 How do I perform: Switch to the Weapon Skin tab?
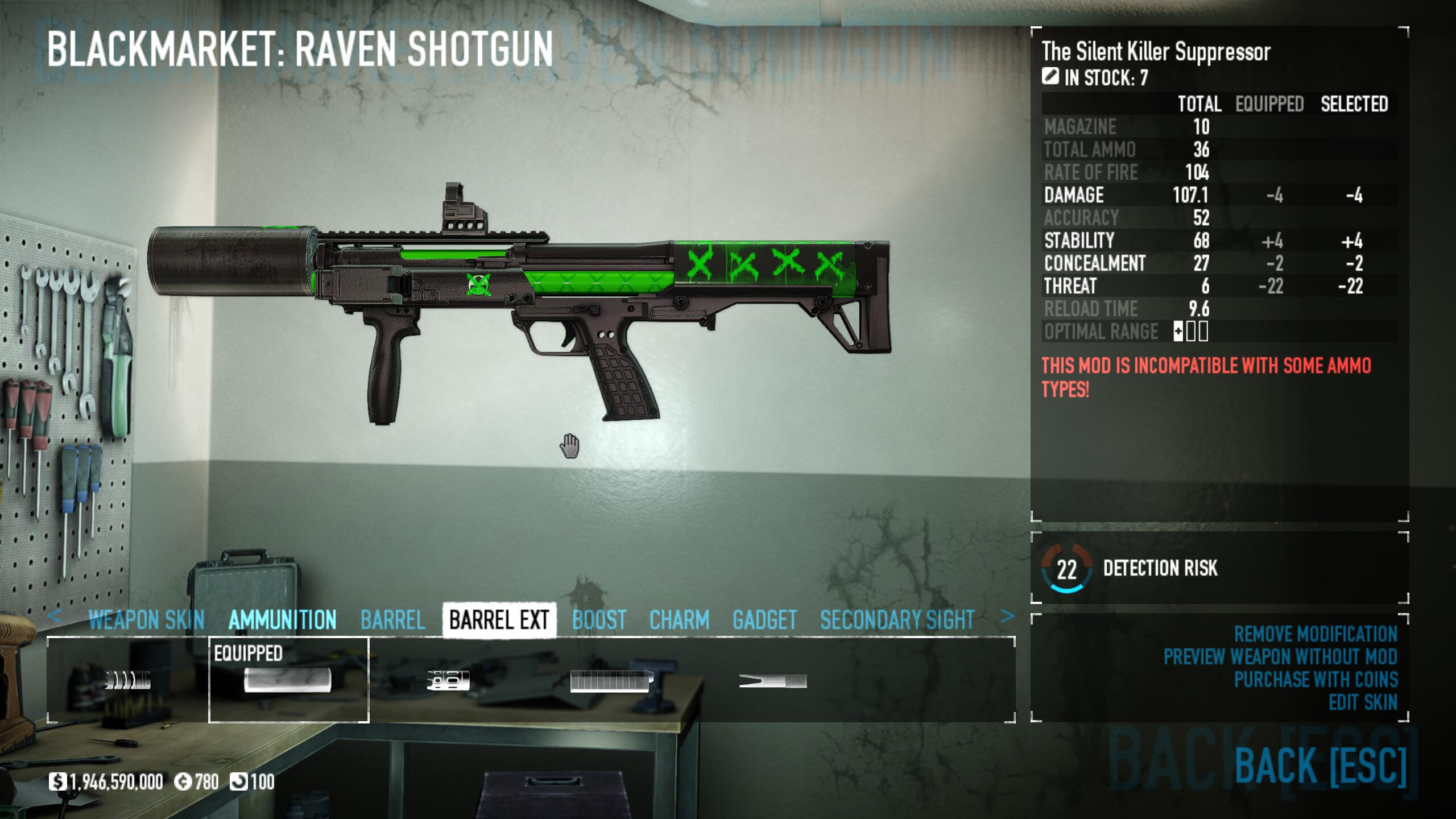coord(146,619)
